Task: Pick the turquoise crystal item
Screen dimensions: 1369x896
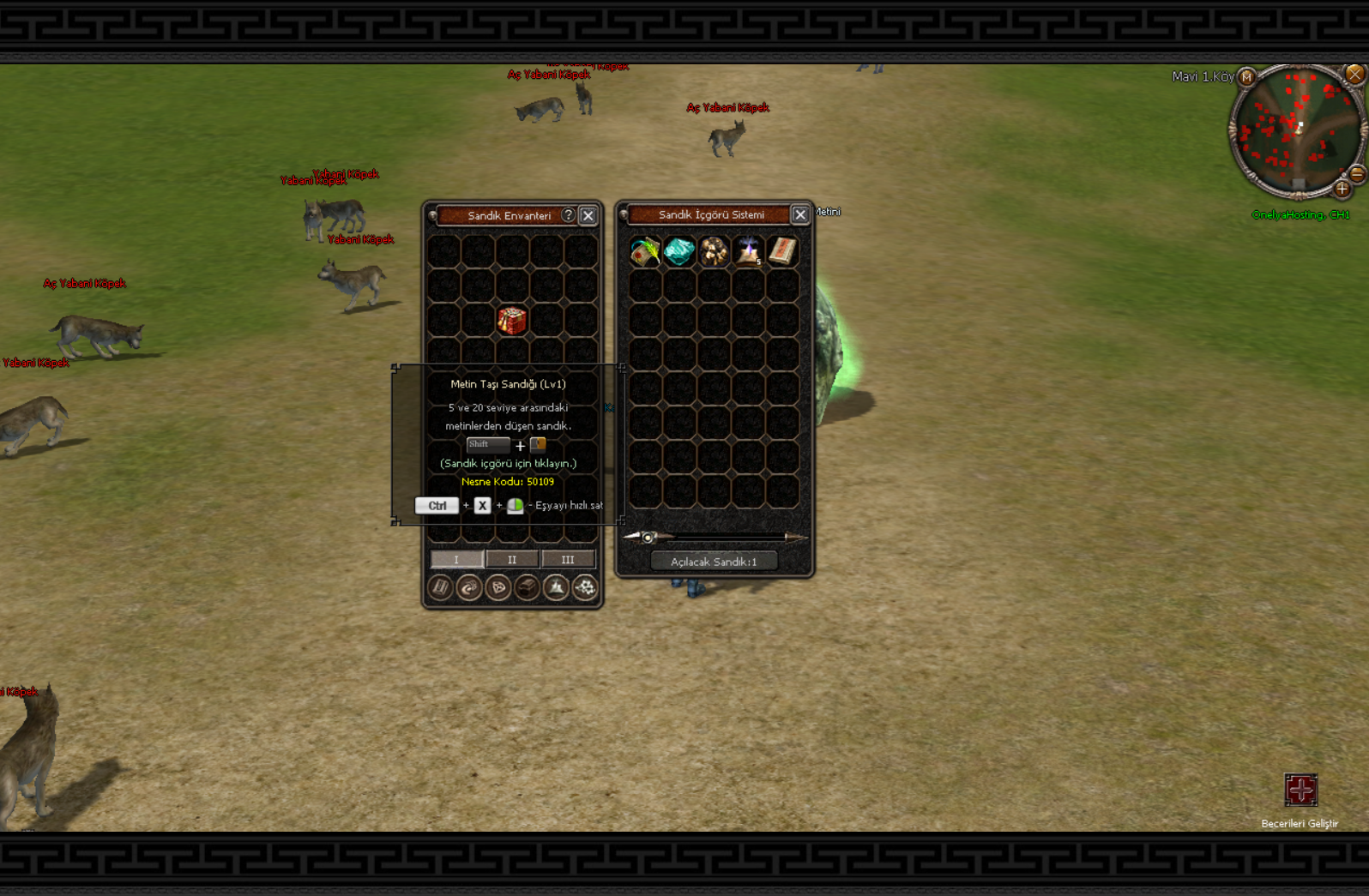Action: (679, 252)
